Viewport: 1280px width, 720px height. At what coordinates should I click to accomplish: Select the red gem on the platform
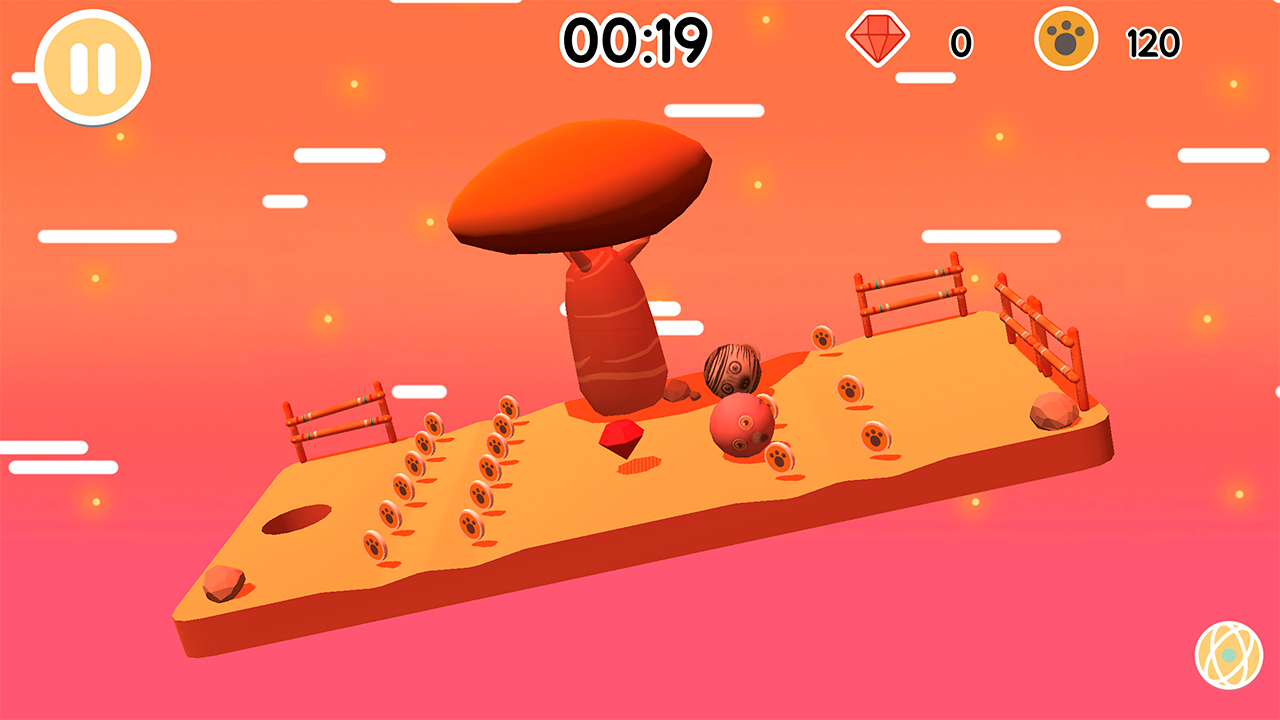(x=621, y=437)
